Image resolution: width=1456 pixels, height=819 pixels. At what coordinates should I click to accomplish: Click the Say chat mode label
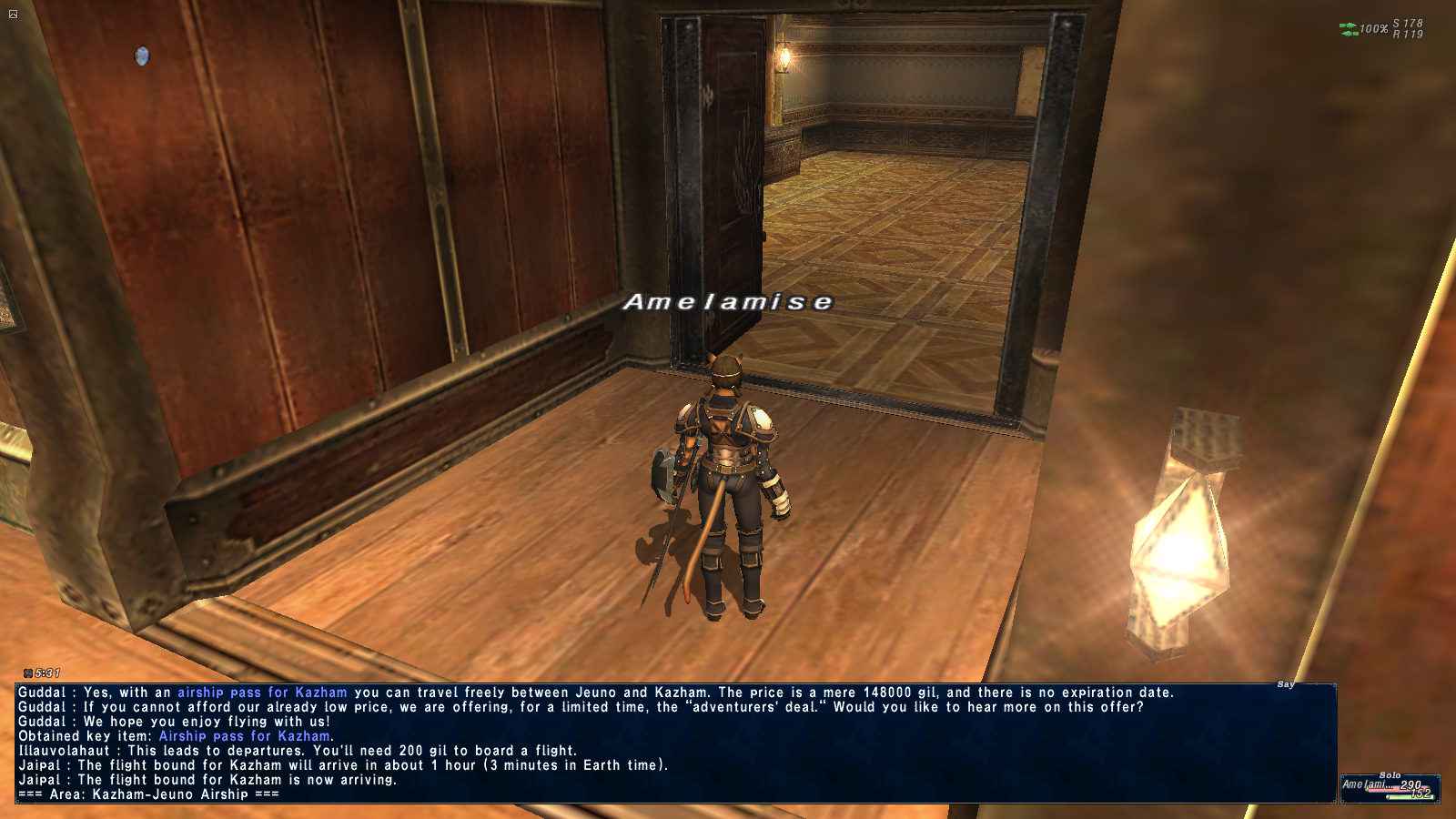(1285, 684)
